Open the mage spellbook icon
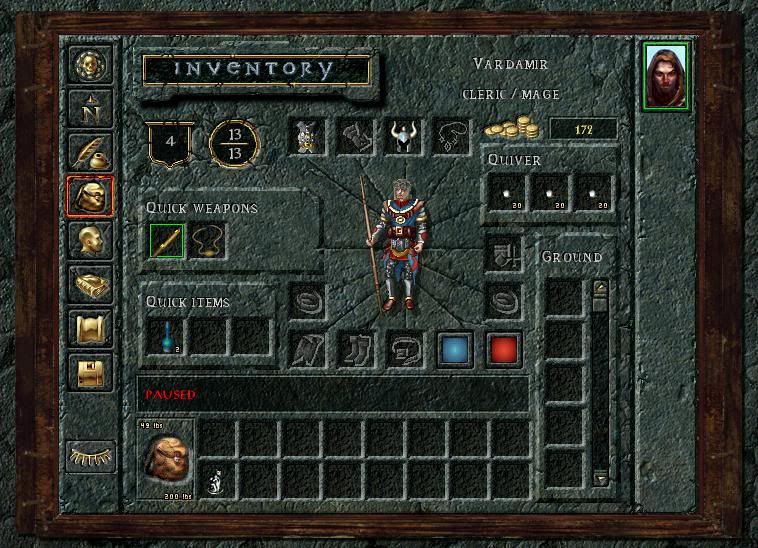The image size is (758, 548). (90, 285)
